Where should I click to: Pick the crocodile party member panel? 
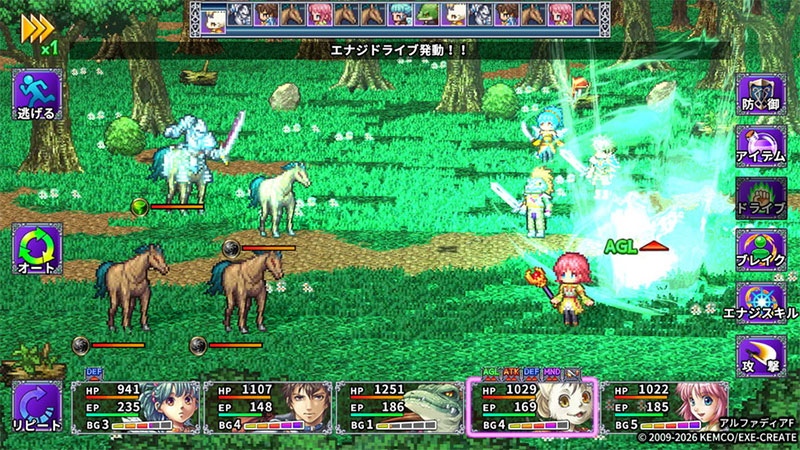tap(399, 407)
